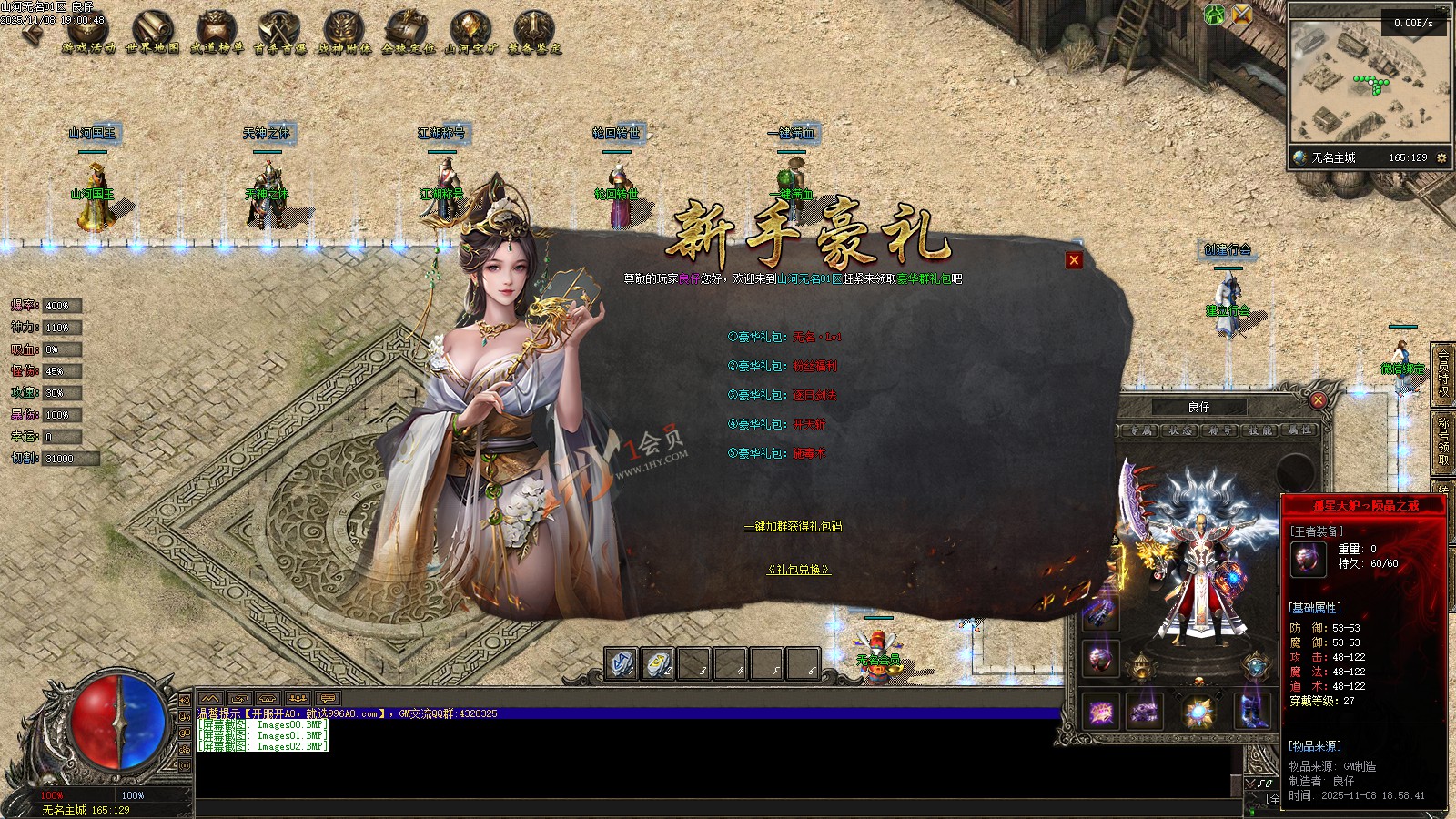Use the item in hotbar slot 1
Screen dimensions: 1456x819
coord(622,664)
